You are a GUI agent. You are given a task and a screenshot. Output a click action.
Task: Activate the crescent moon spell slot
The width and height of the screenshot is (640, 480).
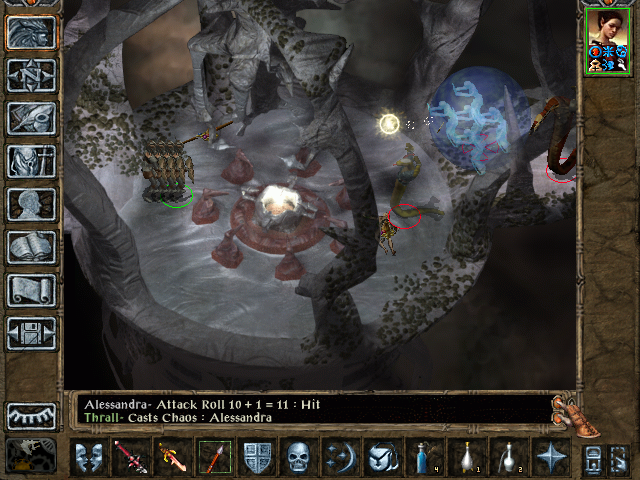pos(342,458)
